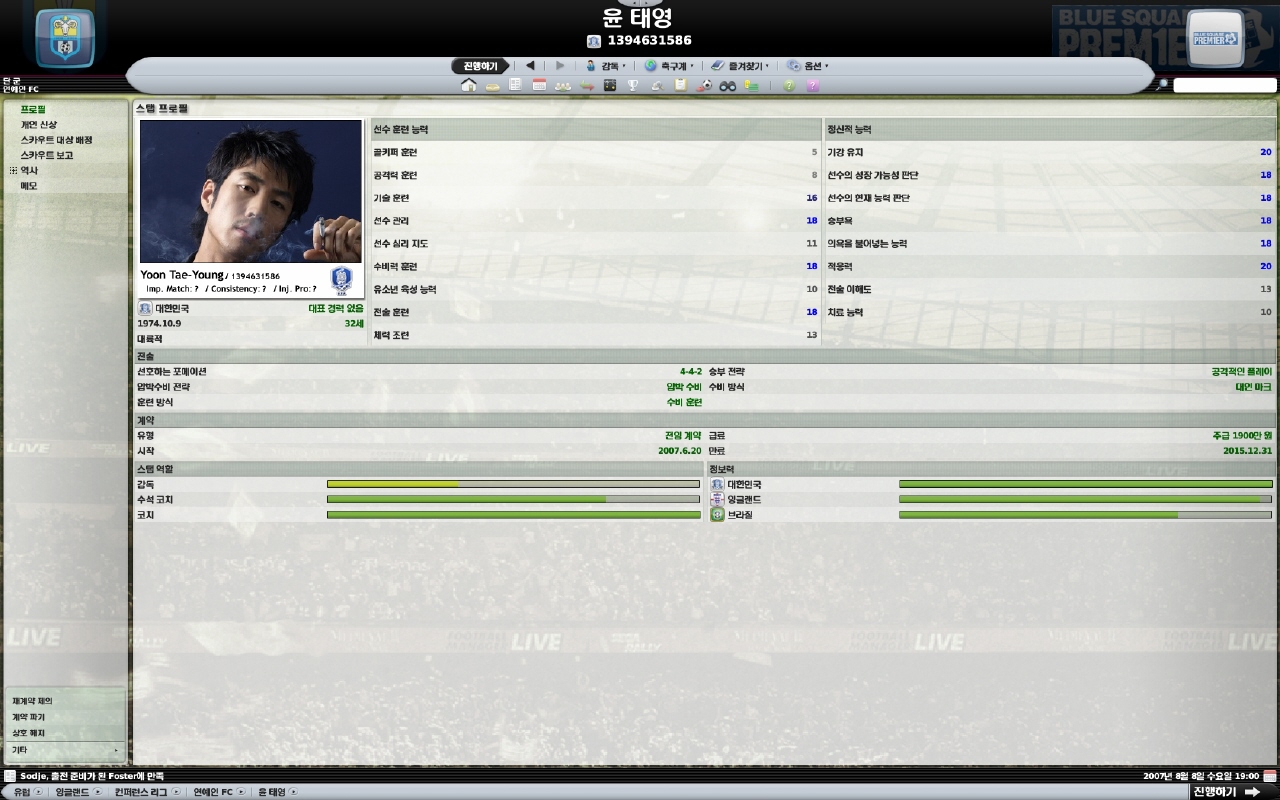Open the 잉글랜드 breadcrumb link

pyautogui.click(x=72, y=792)
